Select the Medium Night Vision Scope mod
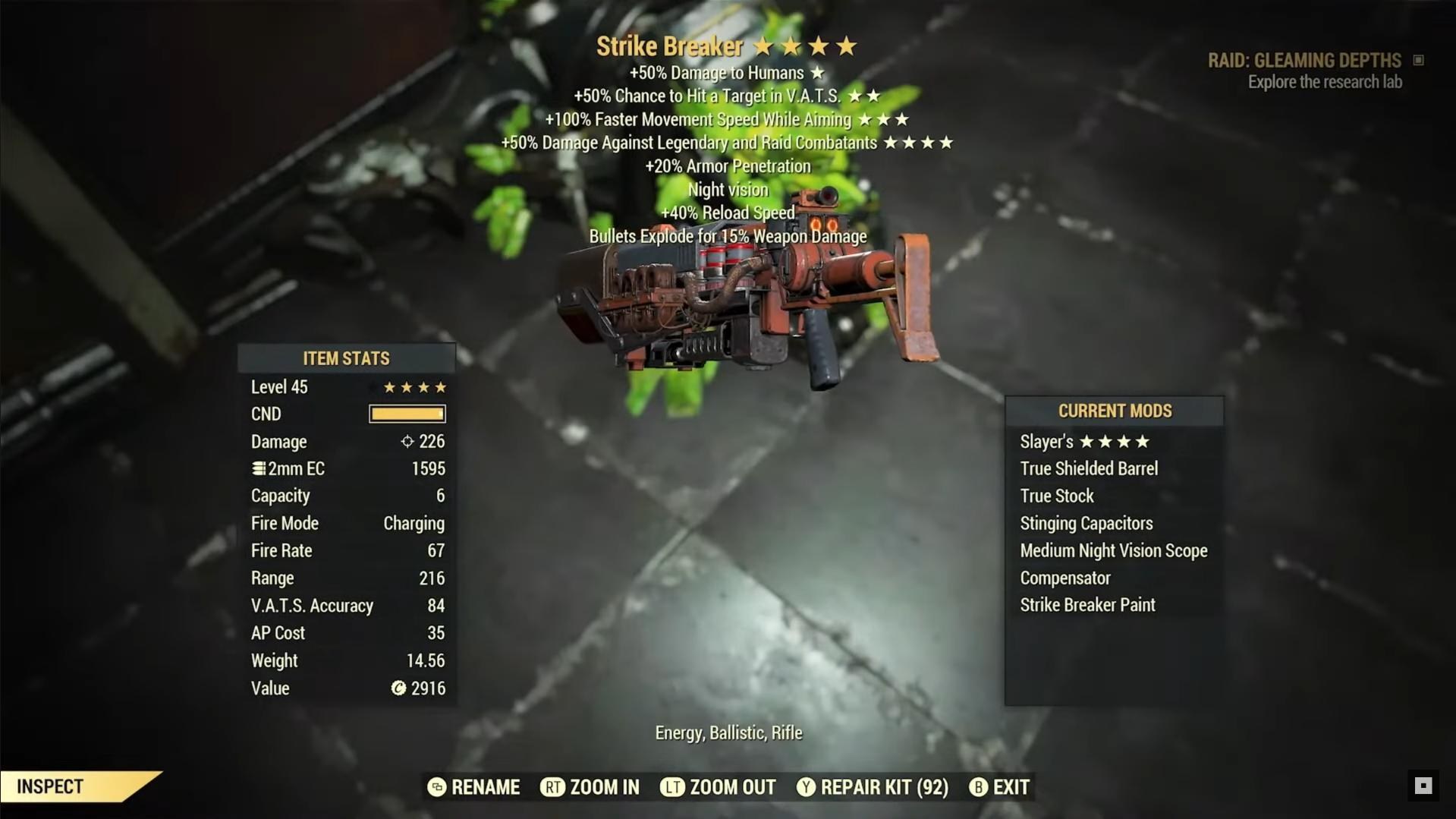 pyautogui.click(x=1113, y=551)
